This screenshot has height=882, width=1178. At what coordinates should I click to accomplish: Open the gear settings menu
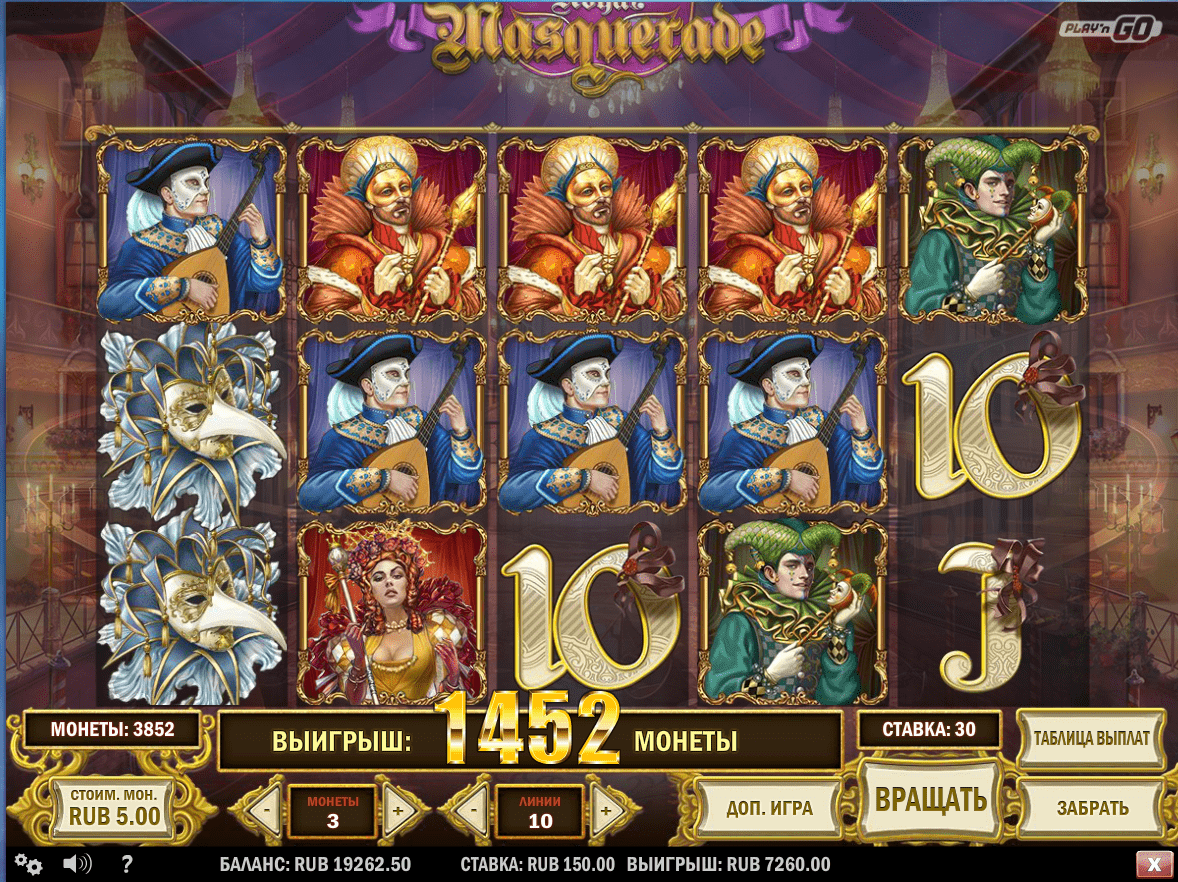point(28,864)
